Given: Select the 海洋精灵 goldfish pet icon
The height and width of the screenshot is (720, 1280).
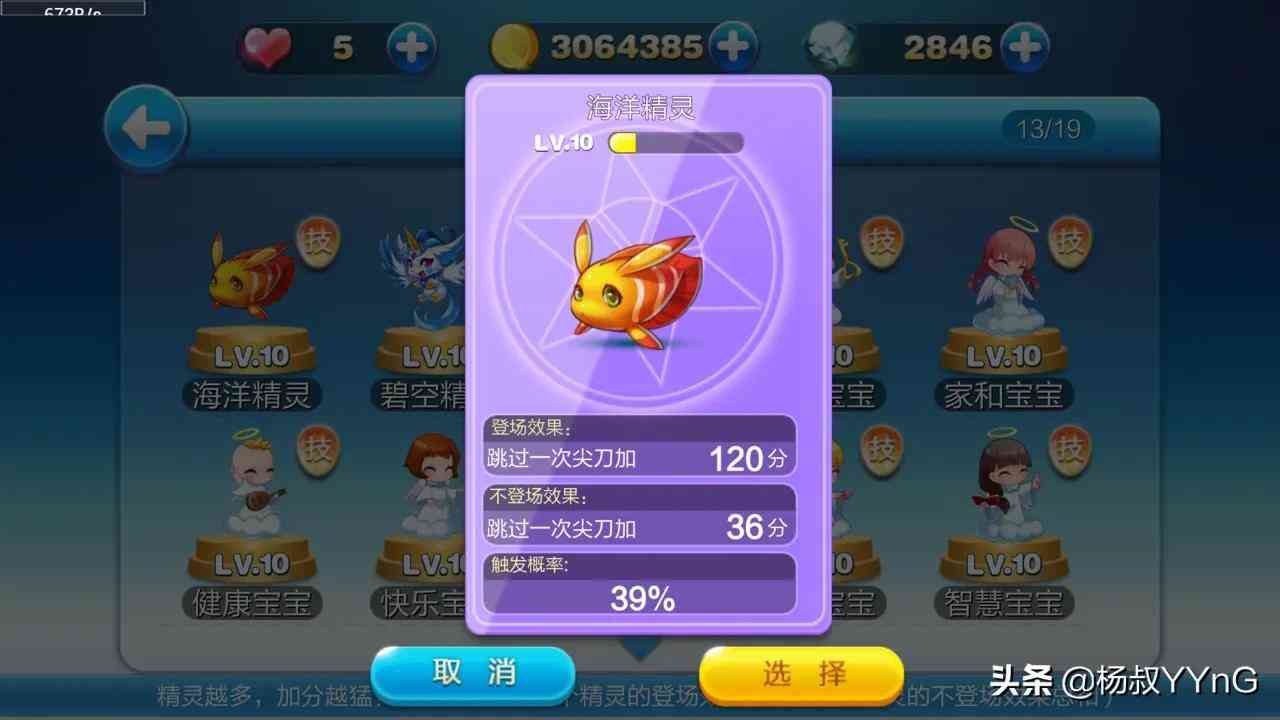Looking at the screenshot, I should (250, 280).
